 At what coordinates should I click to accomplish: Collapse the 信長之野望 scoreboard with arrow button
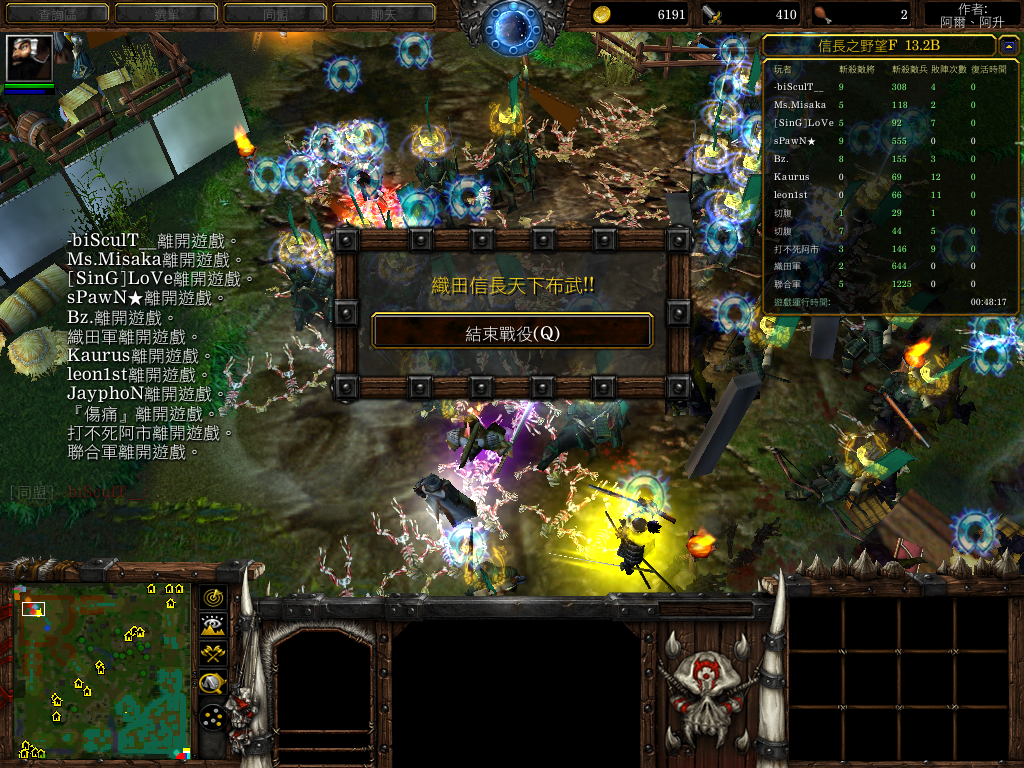[1008, 46]
